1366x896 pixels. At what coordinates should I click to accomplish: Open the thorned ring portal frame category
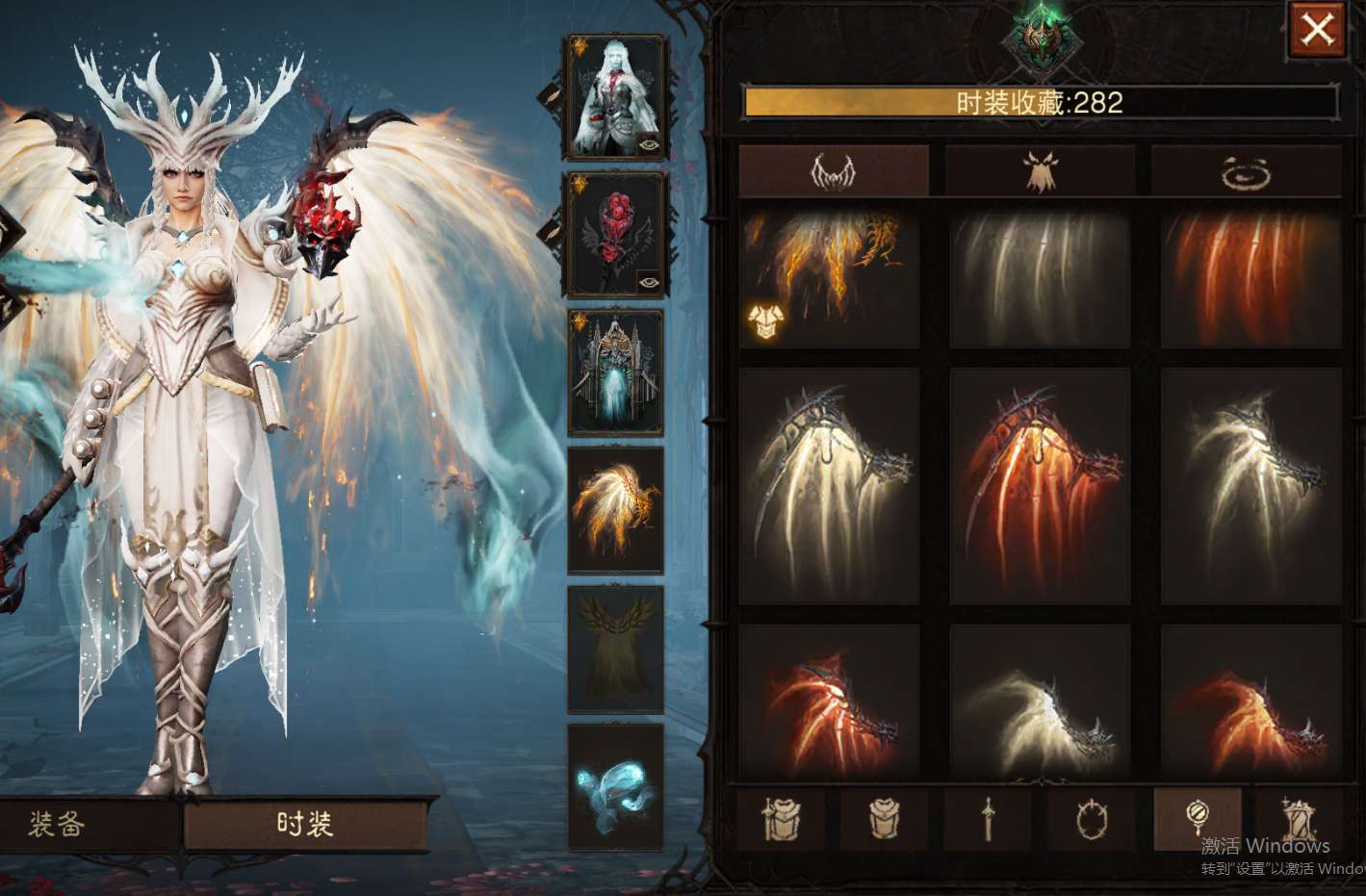pyautogui.click(x=1092, y=820)
